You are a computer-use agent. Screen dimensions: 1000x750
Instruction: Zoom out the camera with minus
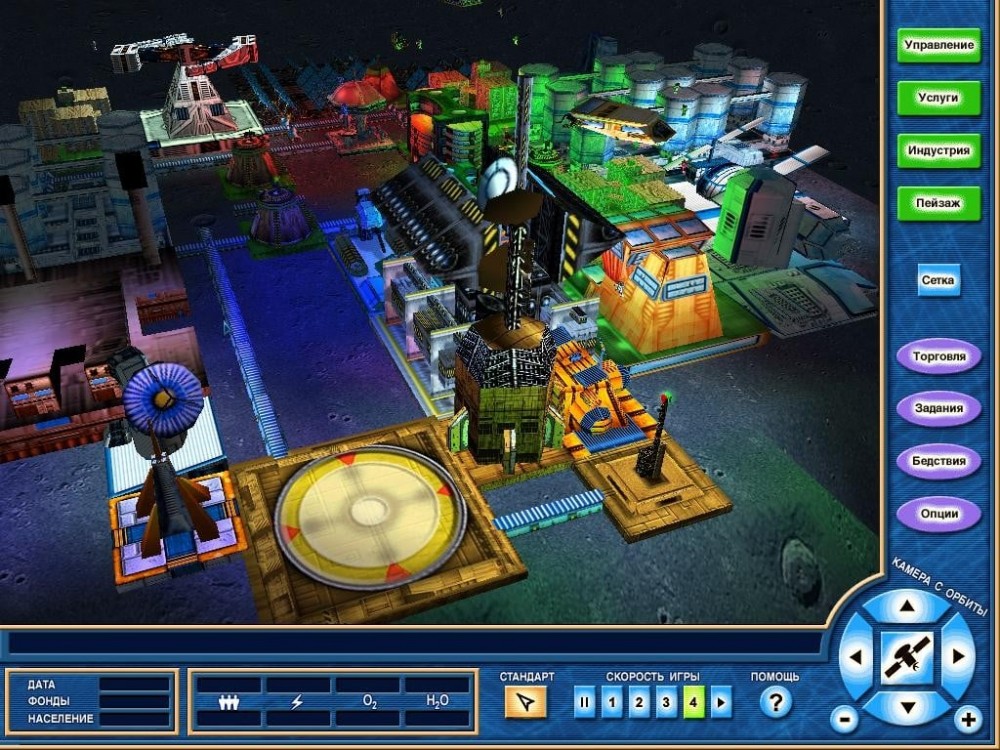pyautogui.click(x=844, y=719)
